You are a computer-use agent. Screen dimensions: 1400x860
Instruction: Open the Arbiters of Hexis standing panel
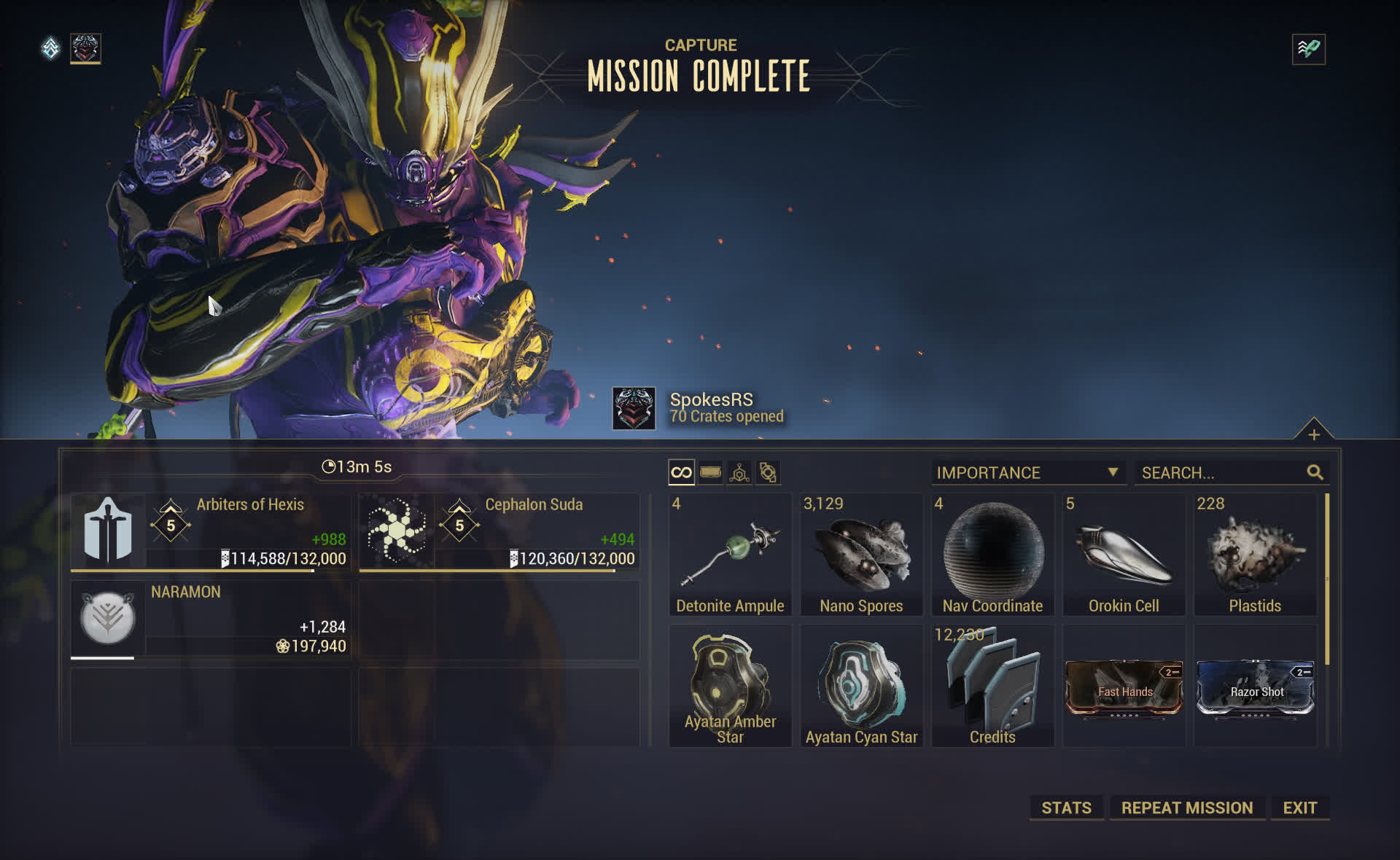(211, 532)
